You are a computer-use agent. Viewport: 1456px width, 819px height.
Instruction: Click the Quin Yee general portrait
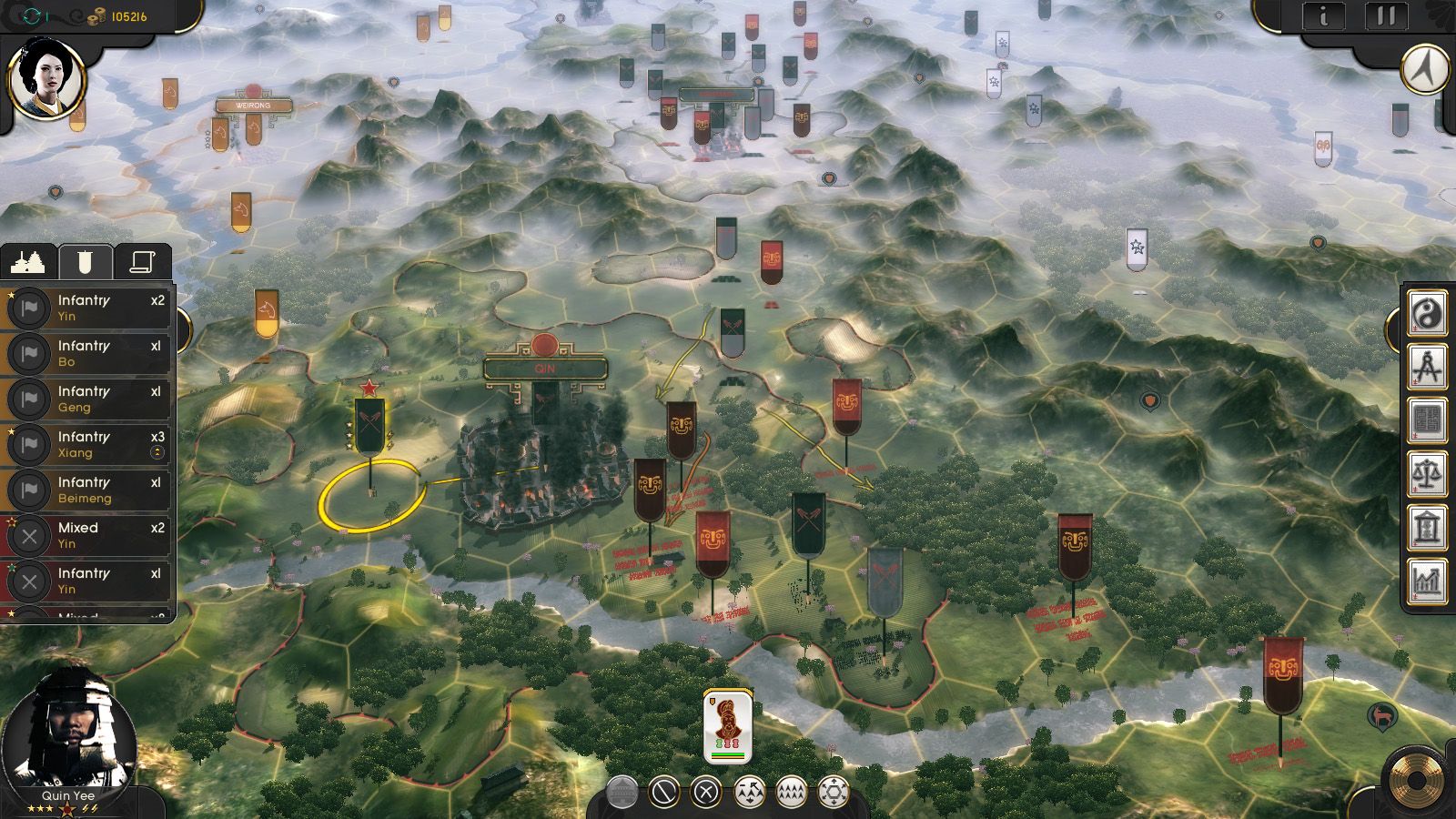click(x=70, y=734)
